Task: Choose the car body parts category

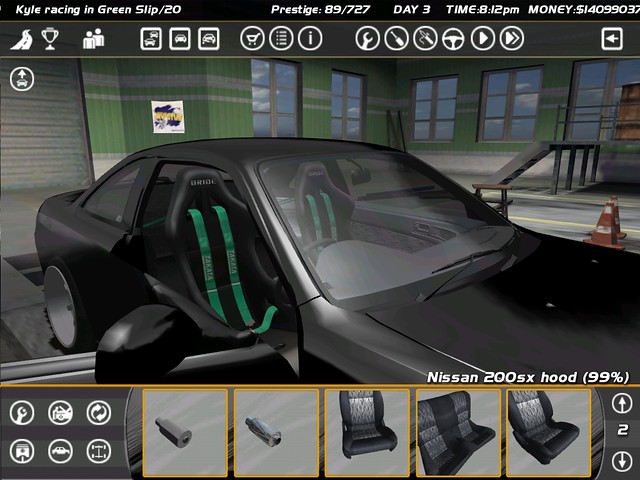Action: click(x=60, y=450)
